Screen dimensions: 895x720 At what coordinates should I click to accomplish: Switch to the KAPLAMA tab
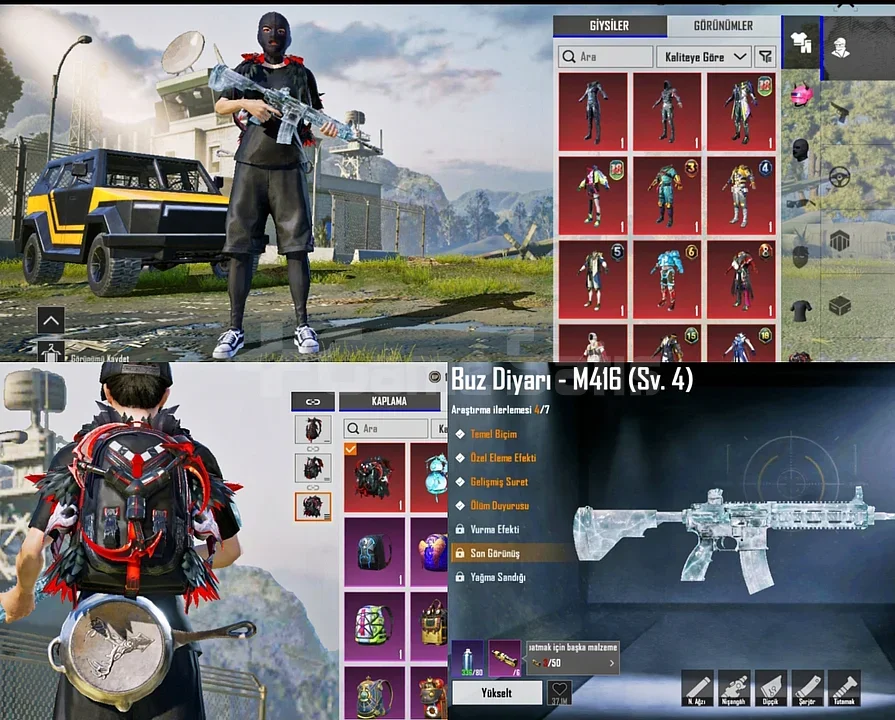[x=389, y=401]
